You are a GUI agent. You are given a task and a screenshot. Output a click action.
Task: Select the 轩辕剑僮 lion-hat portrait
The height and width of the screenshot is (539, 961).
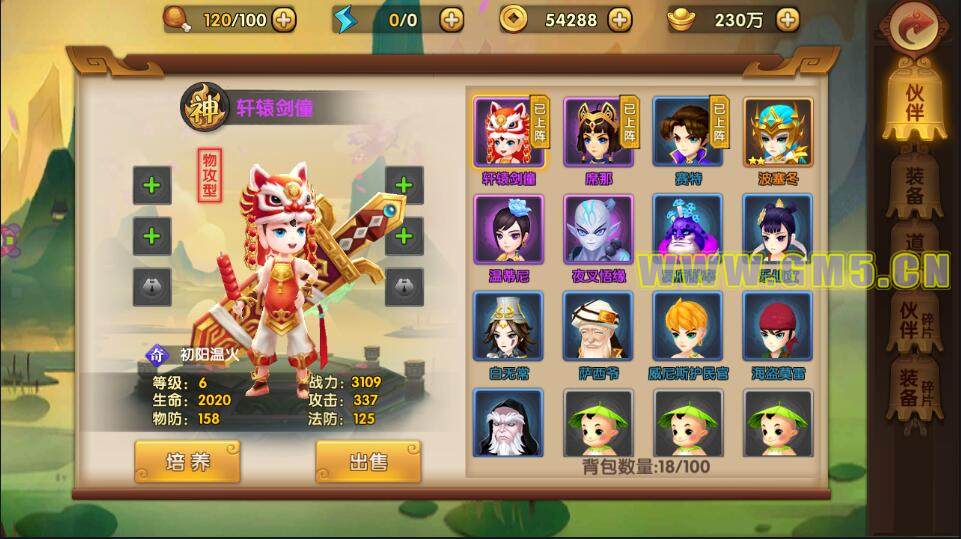506,133
